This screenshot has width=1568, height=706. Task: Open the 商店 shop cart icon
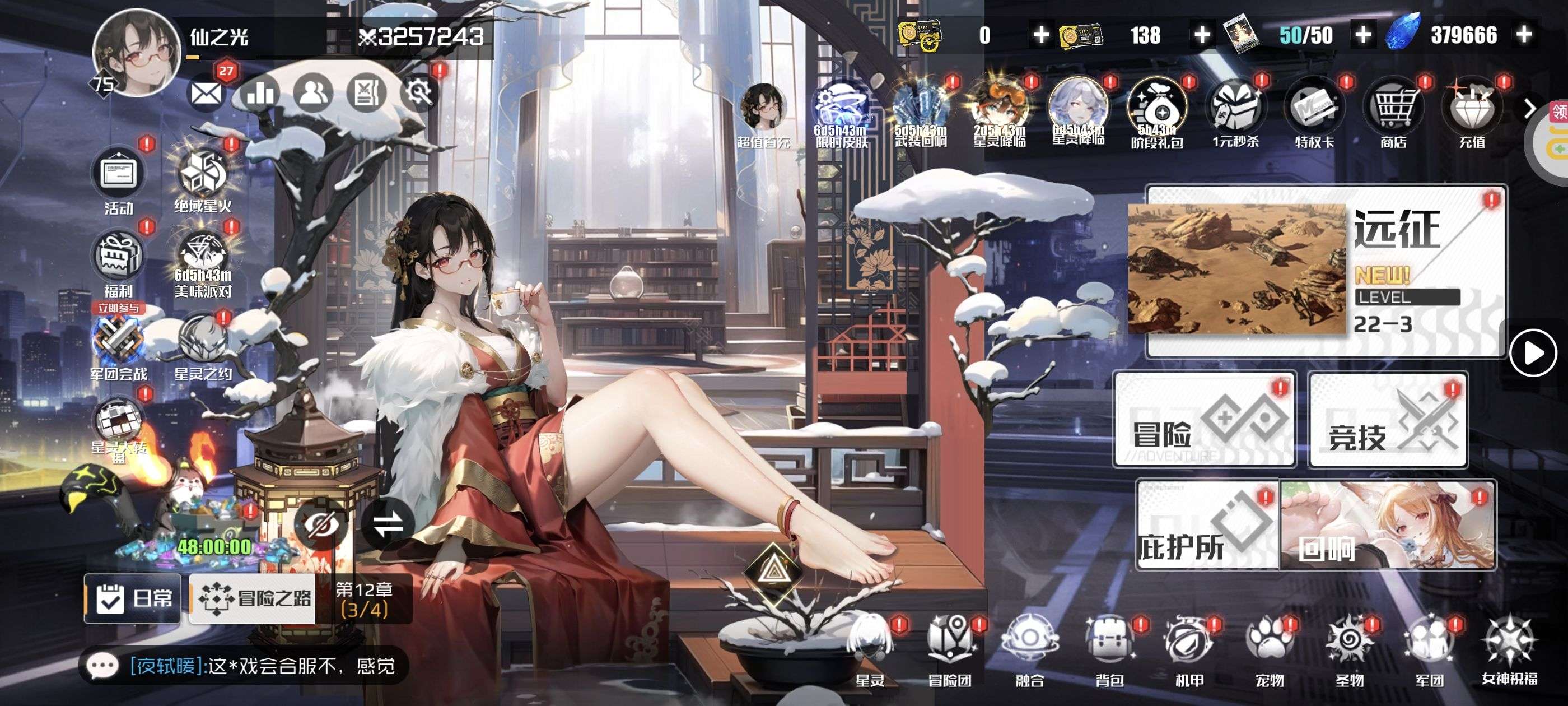1393,113
